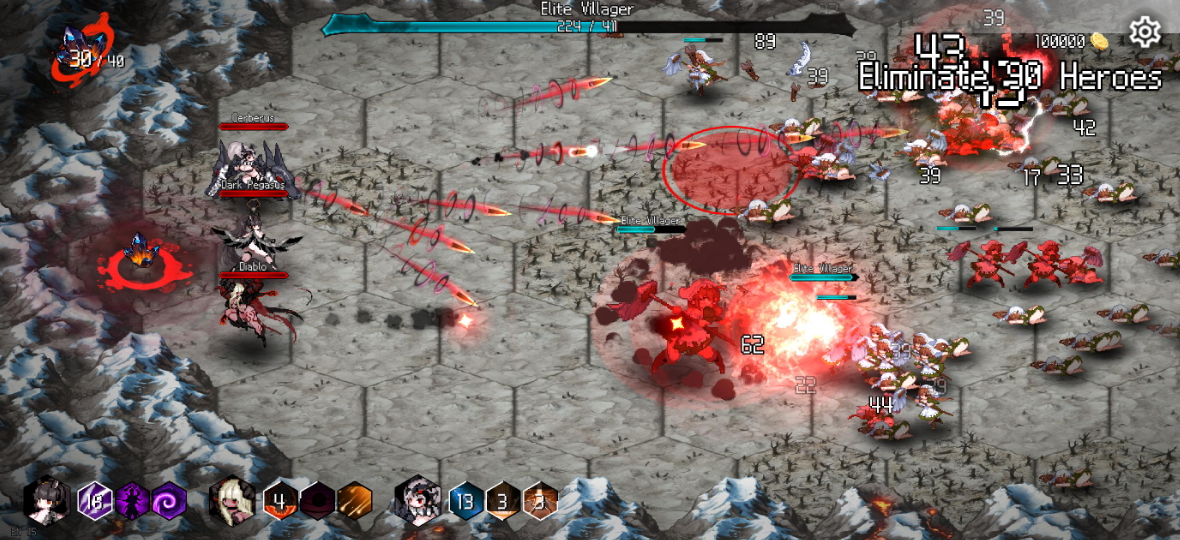Viewport: 1180px width, 540px height.
Task: Use the brown skill showing cooldown 3
Action: click(503, 499)
